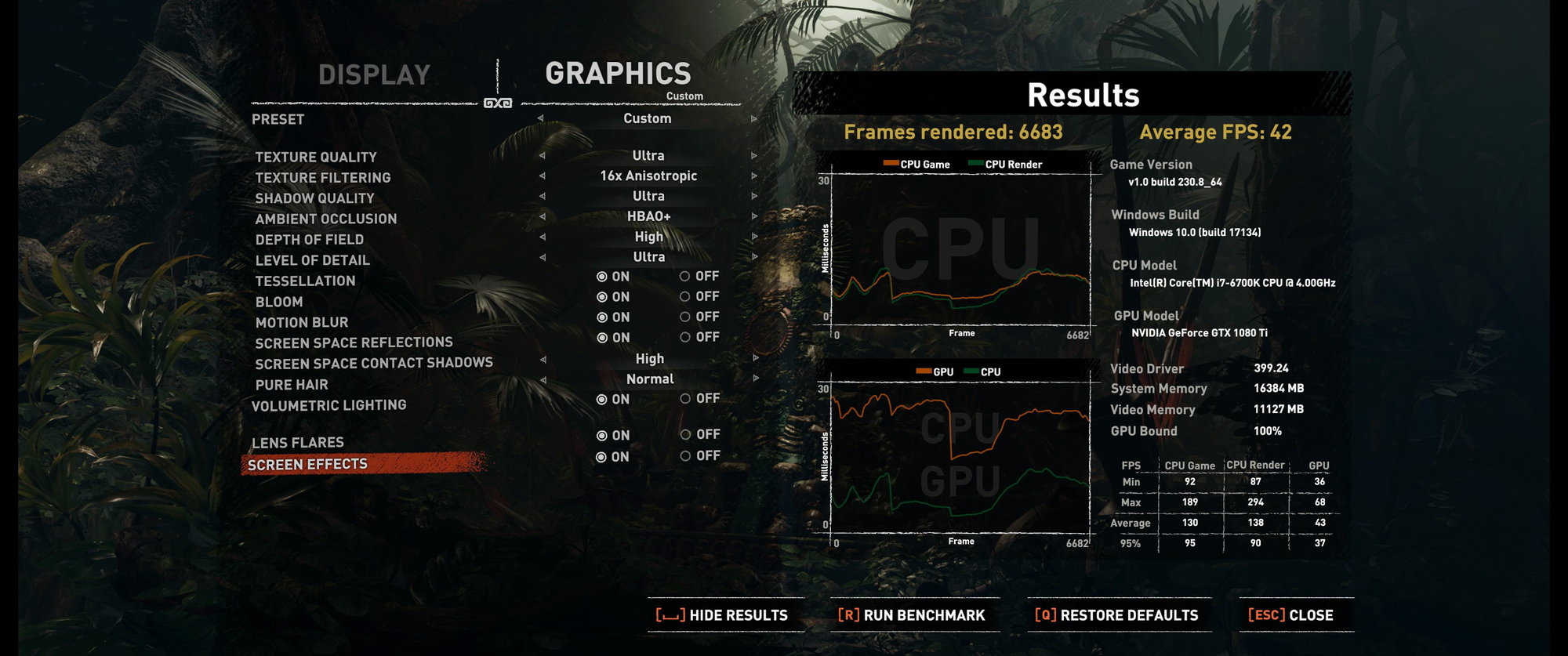Click the left arrow for Shadow Quality
1568x656 pixels.
click(542, 197)
